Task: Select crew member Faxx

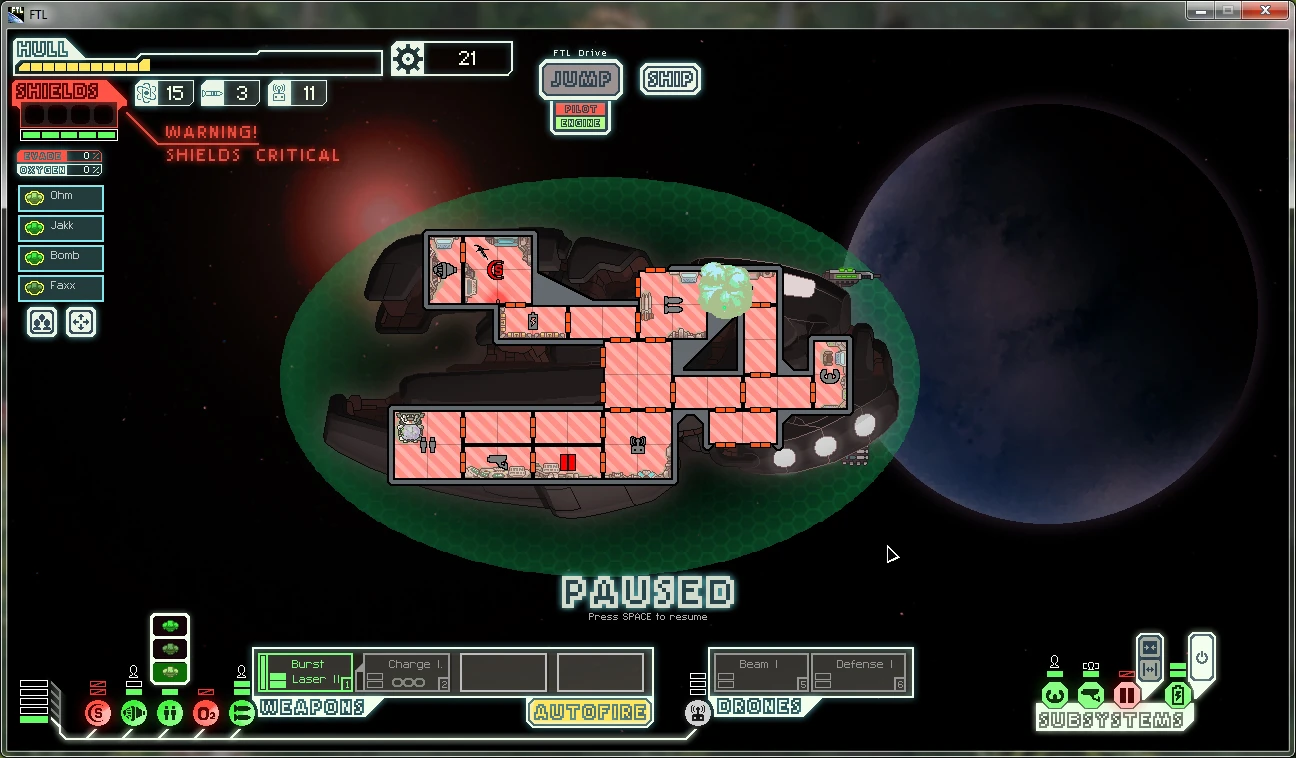Action: tap(61, 287)
